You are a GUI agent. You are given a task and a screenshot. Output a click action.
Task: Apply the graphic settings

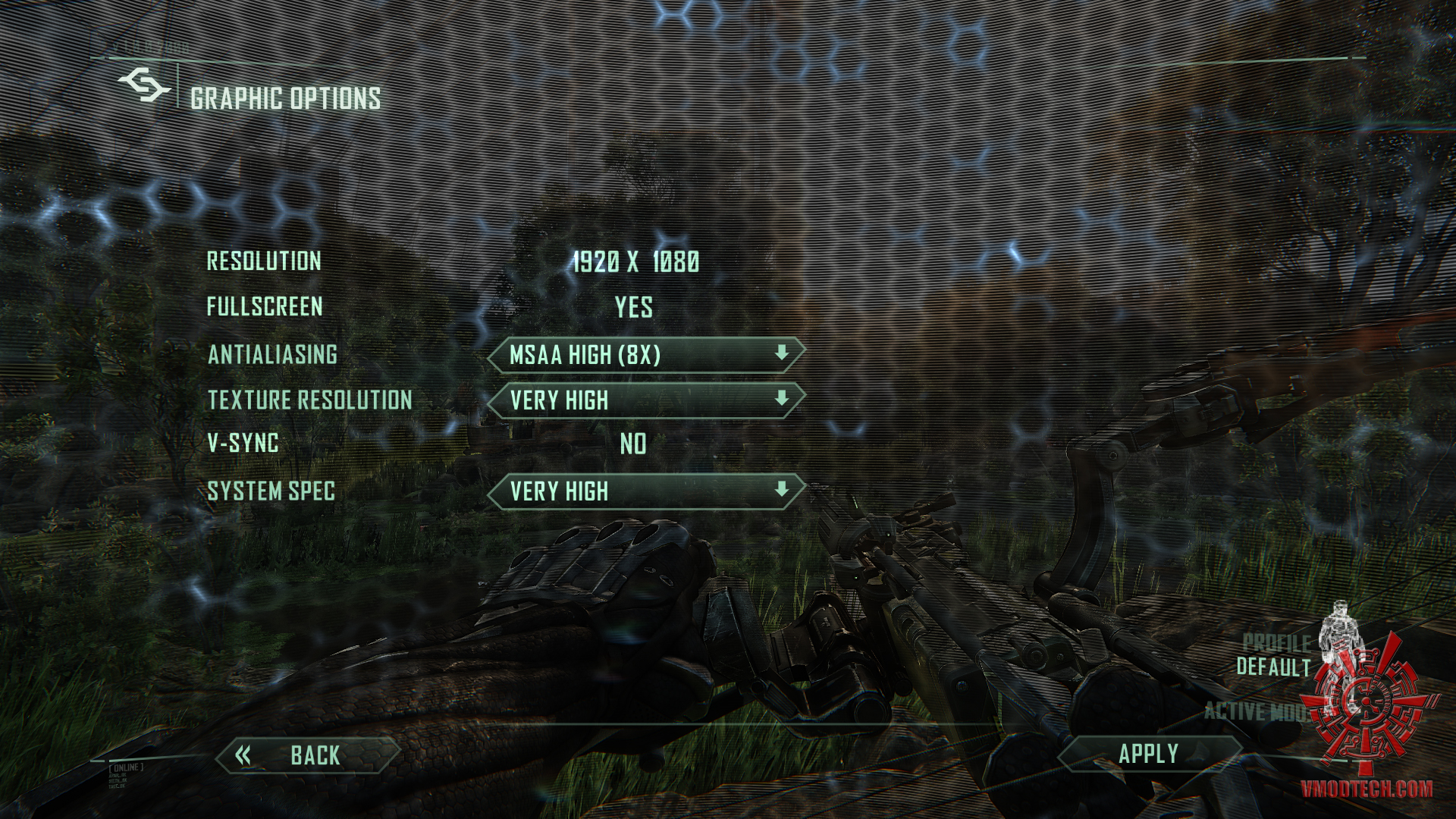click(1148, 754)
